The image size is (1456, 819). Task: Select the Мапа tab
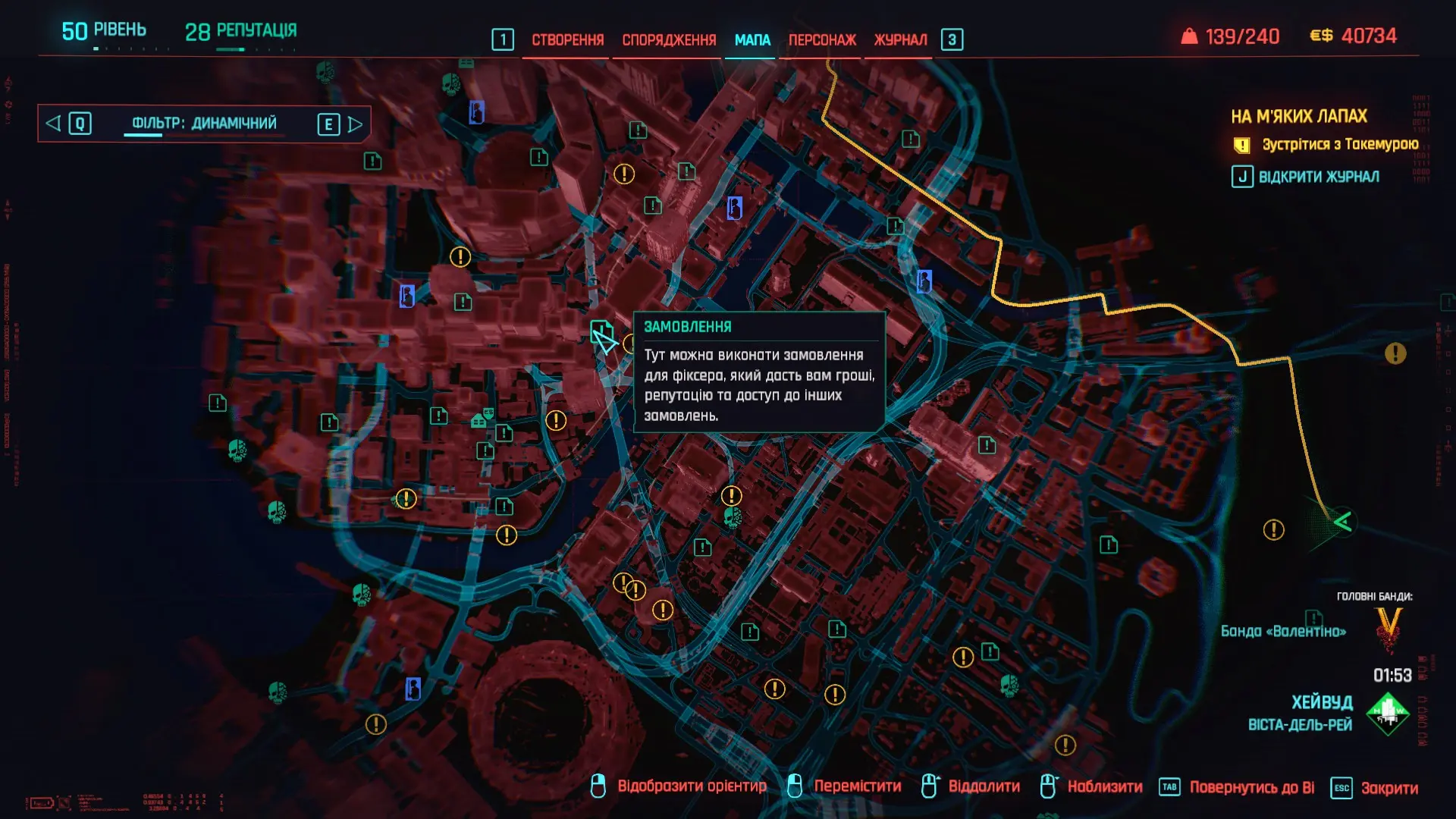pos(752,40)
